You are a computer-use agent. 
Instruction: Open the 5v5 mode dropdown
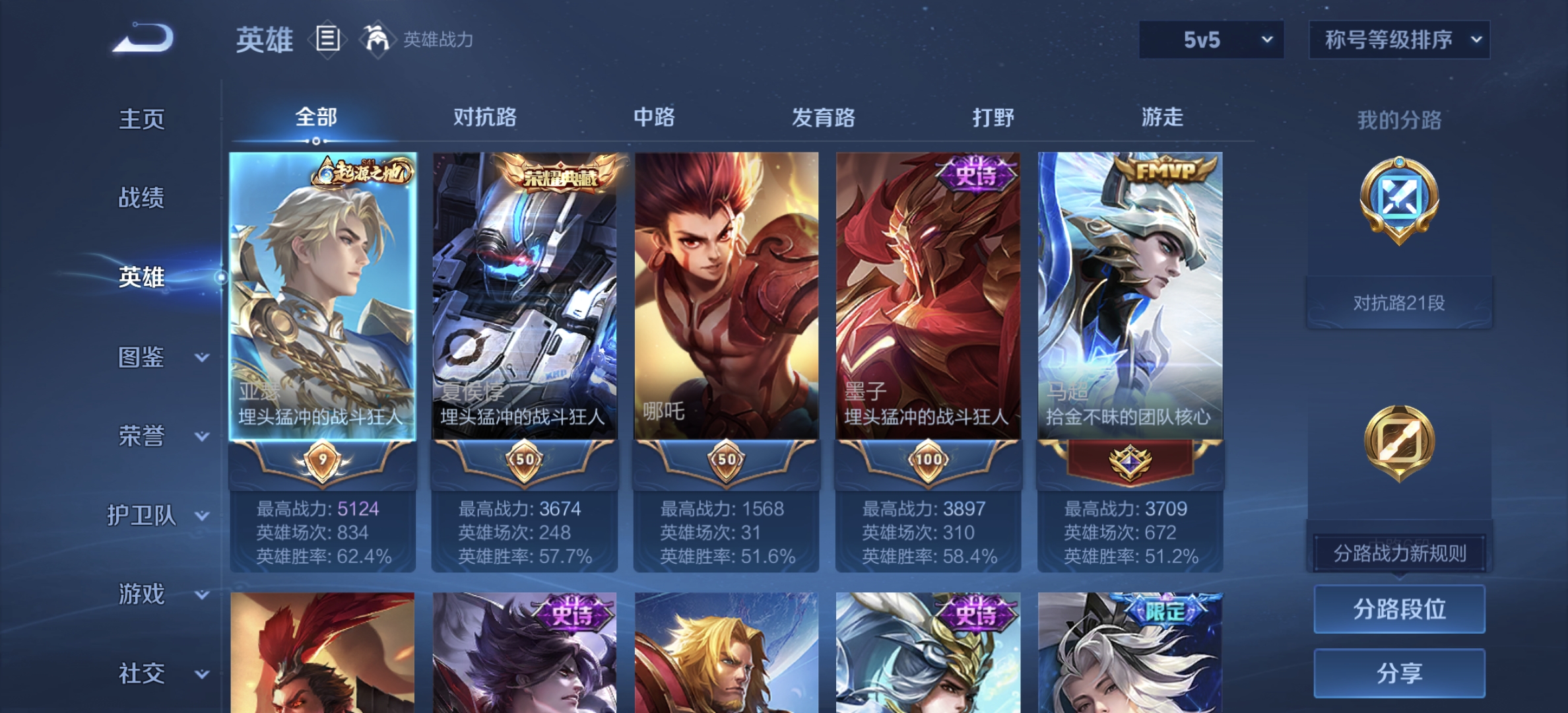[1211, 39]
